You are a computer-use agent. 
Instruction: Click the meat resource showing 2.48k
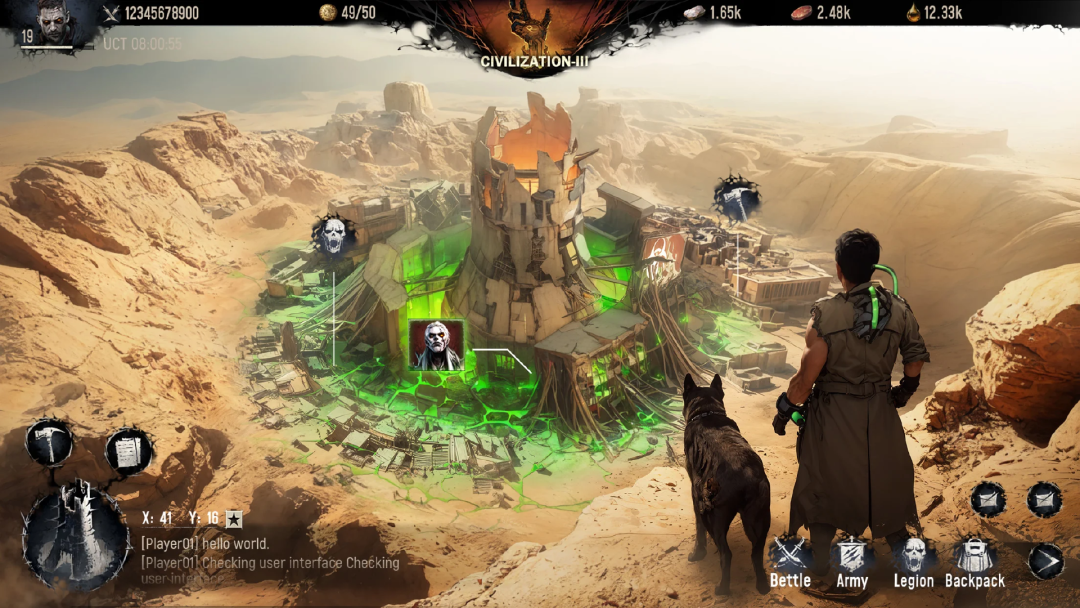(x=820, y=12)
